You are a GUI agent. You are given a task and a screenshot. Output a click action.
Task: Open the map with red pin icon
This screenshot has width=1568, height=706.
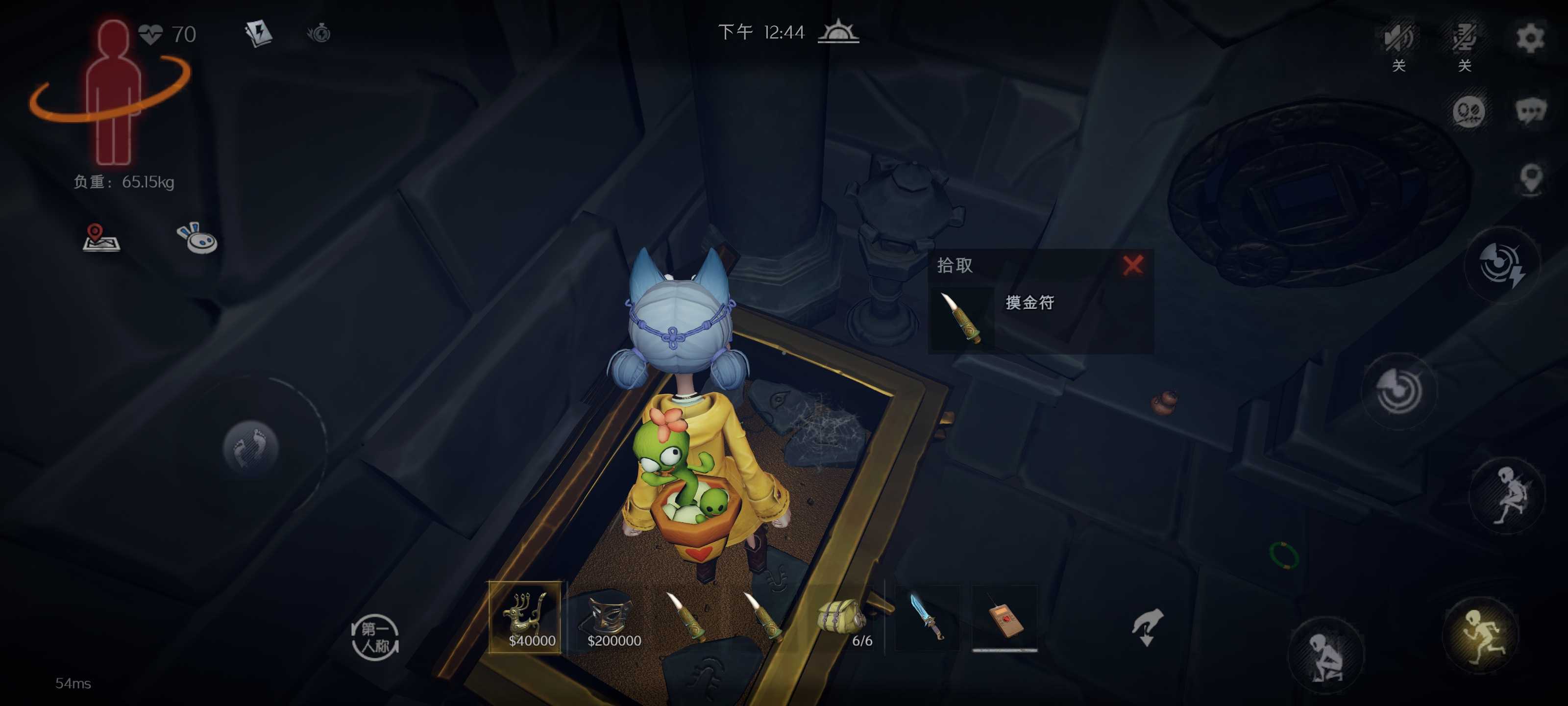pos(100,238)
